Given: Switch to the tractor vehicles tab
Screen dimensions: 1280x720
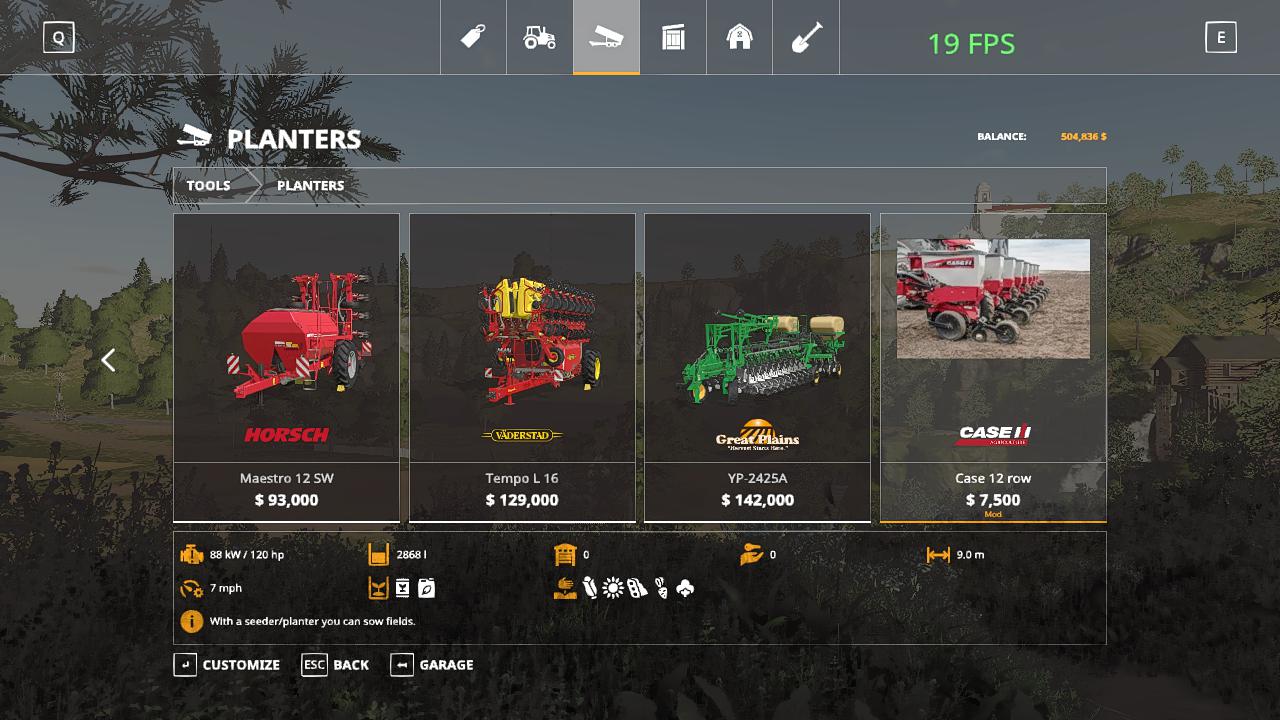Looking at the screenshot, I should click(x=540, y=38).
